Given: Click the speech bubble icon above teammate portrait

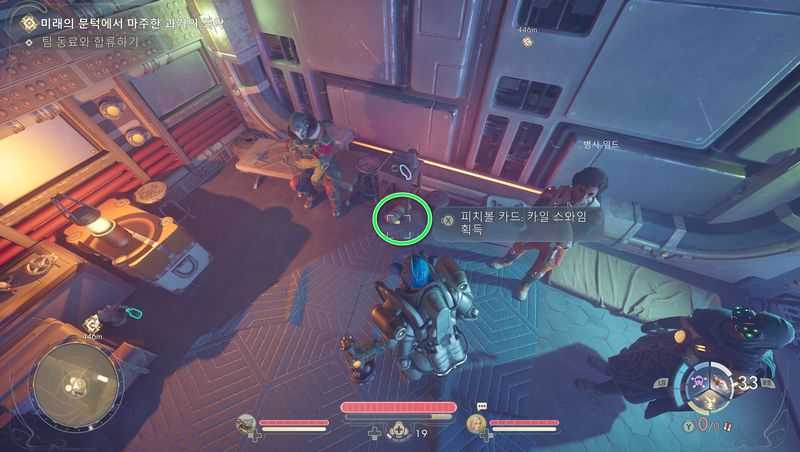Looking at the screenshot, I should tap(481, 407).
